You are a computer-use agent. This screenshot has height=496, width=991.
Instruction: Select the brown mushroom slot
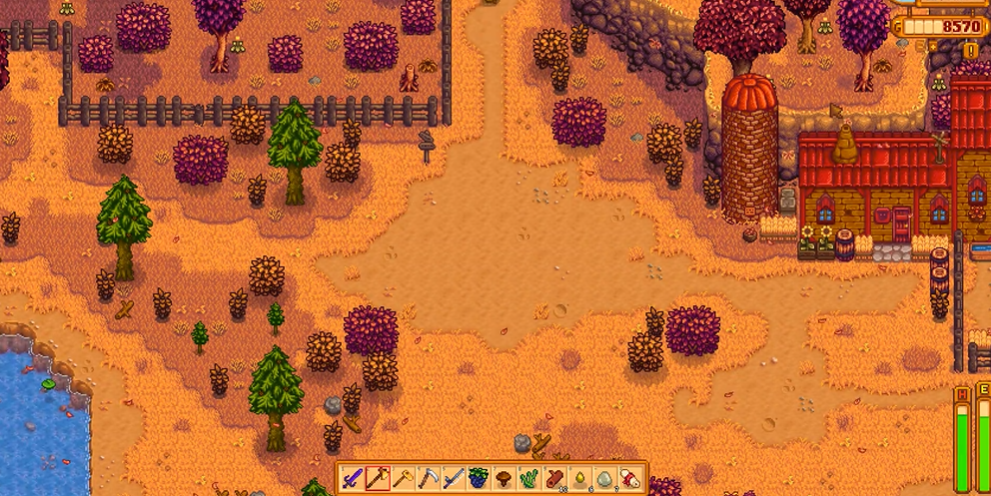click(x=504, y=478)
